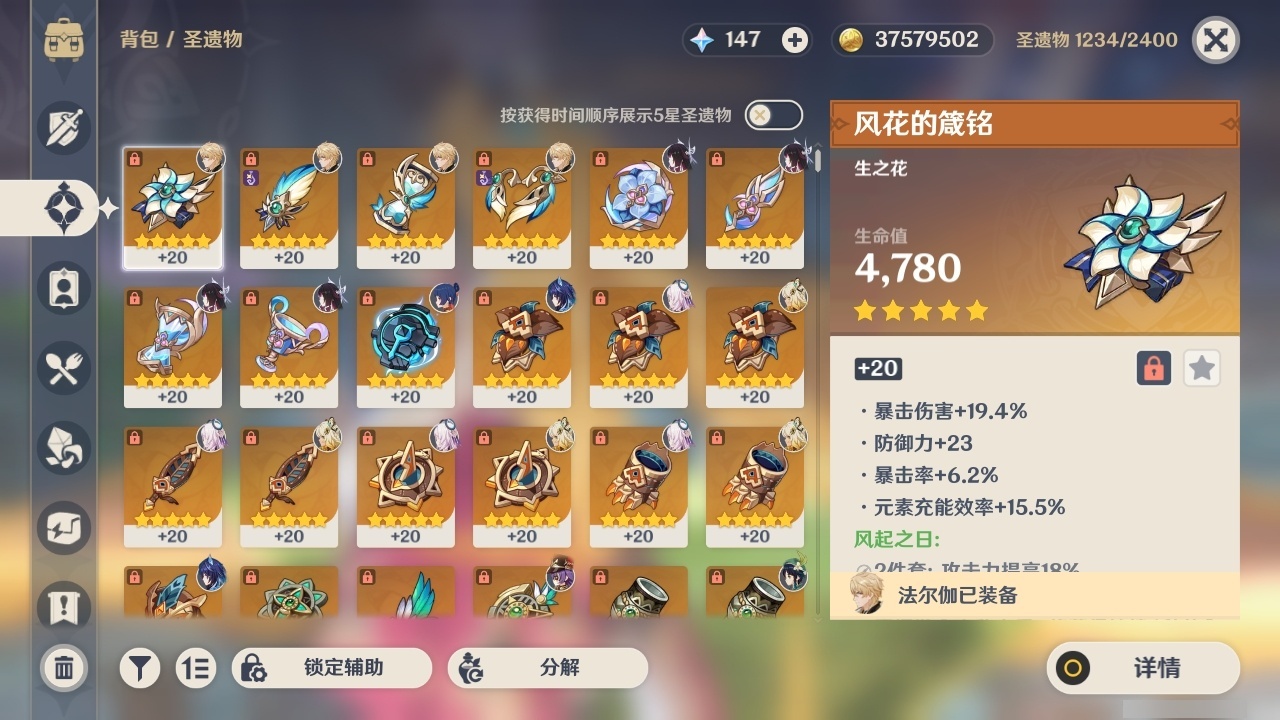
Task: Enable the 5-star artifacts time-order display switch
Action: tap(771, 115)
